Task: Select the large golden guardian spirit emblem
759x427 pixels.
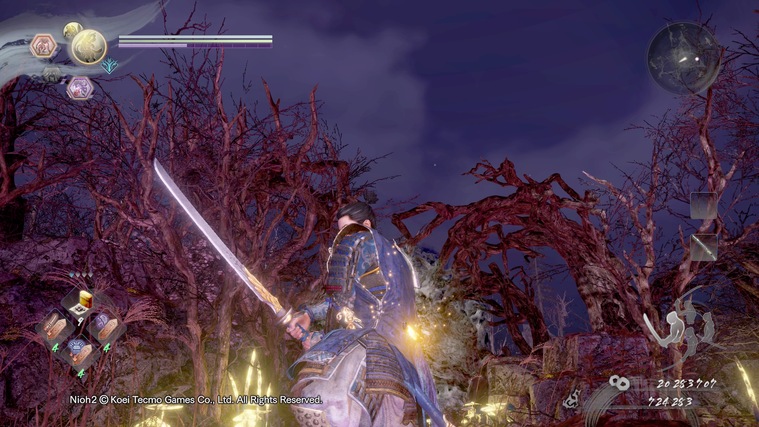Action: click(89, 46)
